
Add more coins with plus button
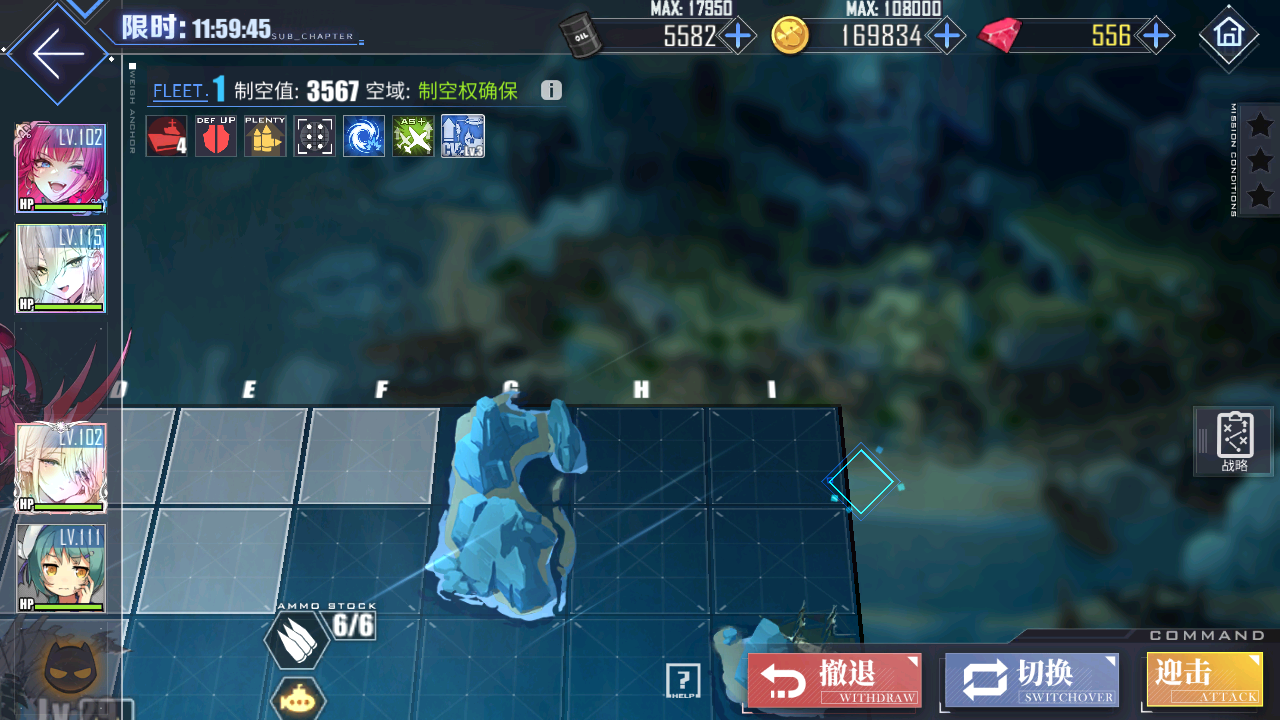[x=945, y=37]
